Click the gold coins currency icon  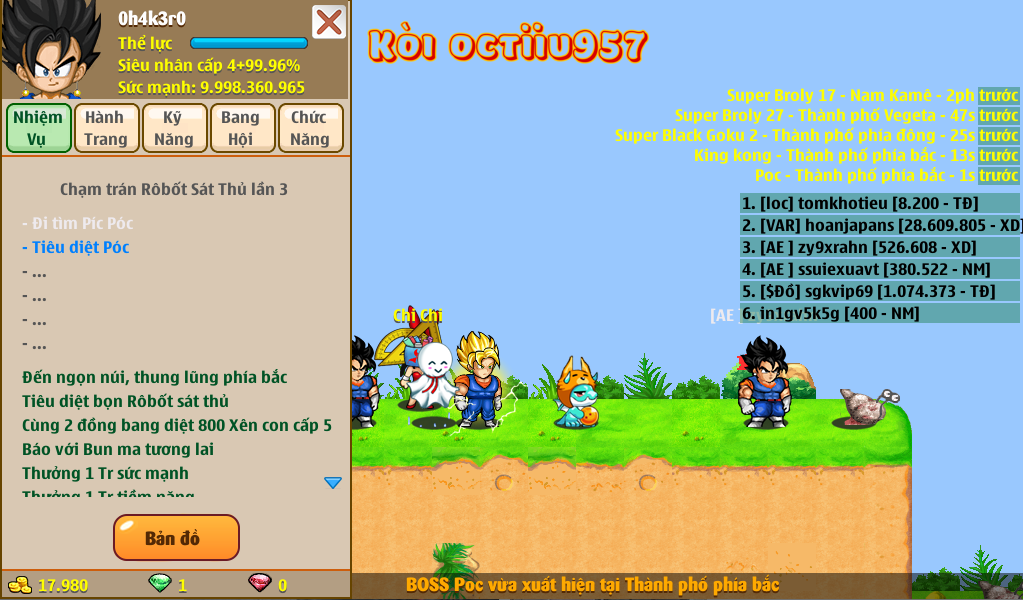coord(20,585)
